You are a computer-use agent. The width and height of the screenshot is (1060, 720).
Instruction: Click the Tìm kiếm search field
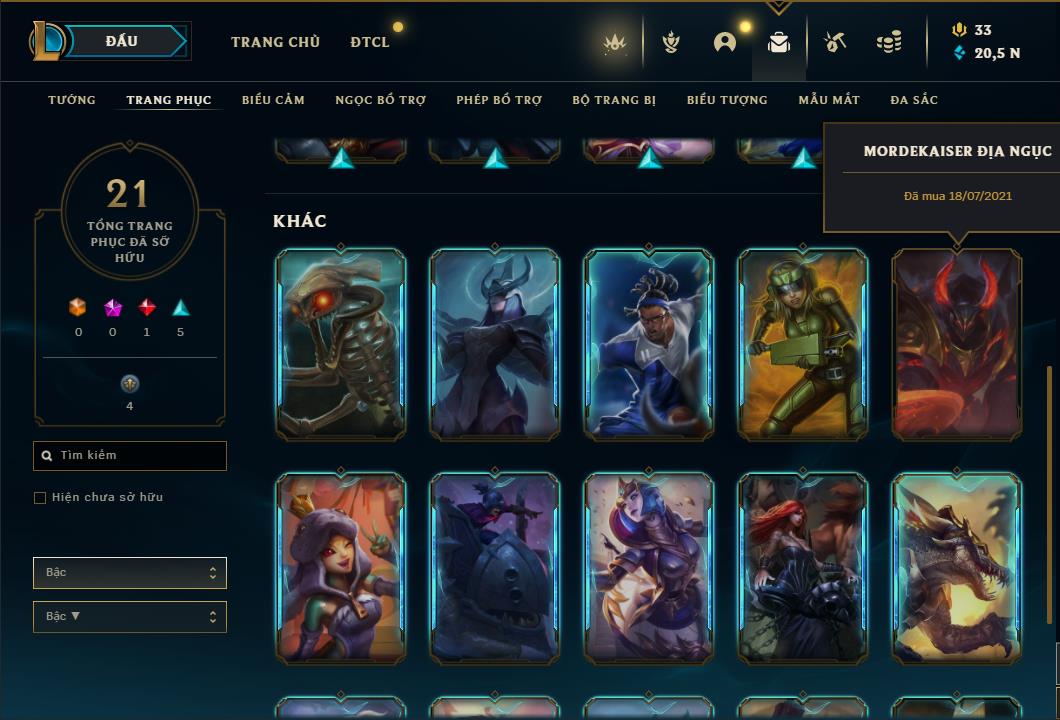tap(130, 456)
